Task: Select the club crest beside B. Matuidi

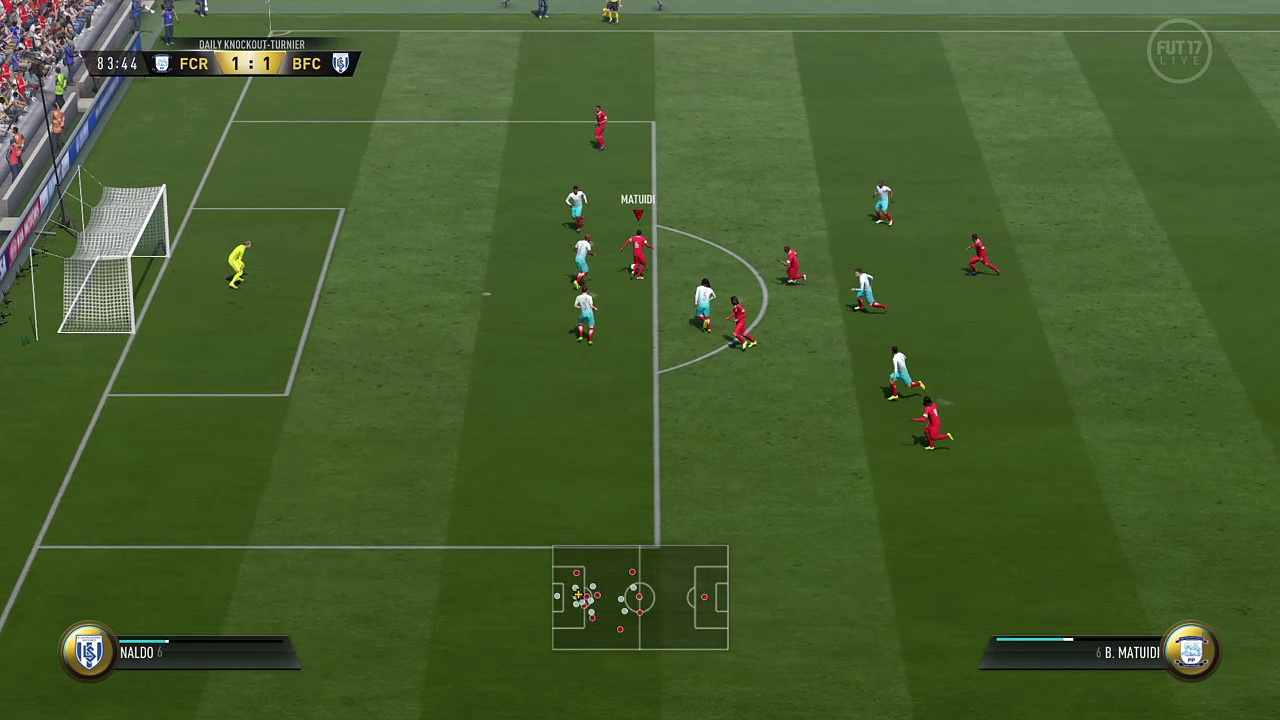Action: tap(1190, 652)
